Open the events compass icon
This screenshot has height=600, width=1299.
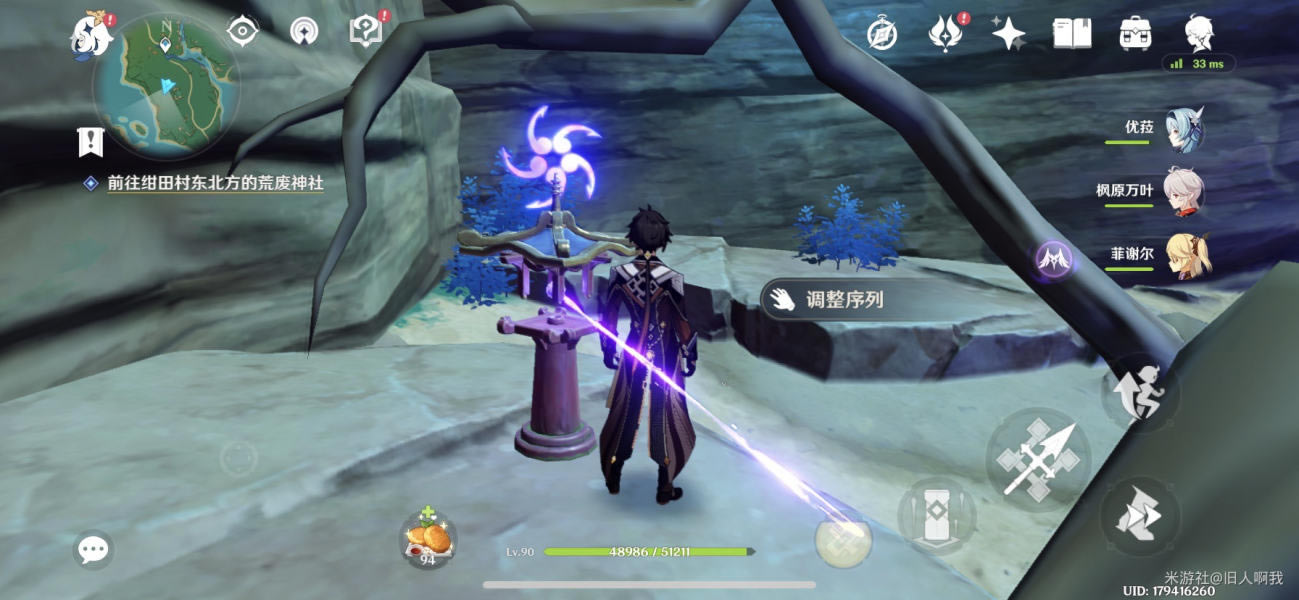click(881, 35)
